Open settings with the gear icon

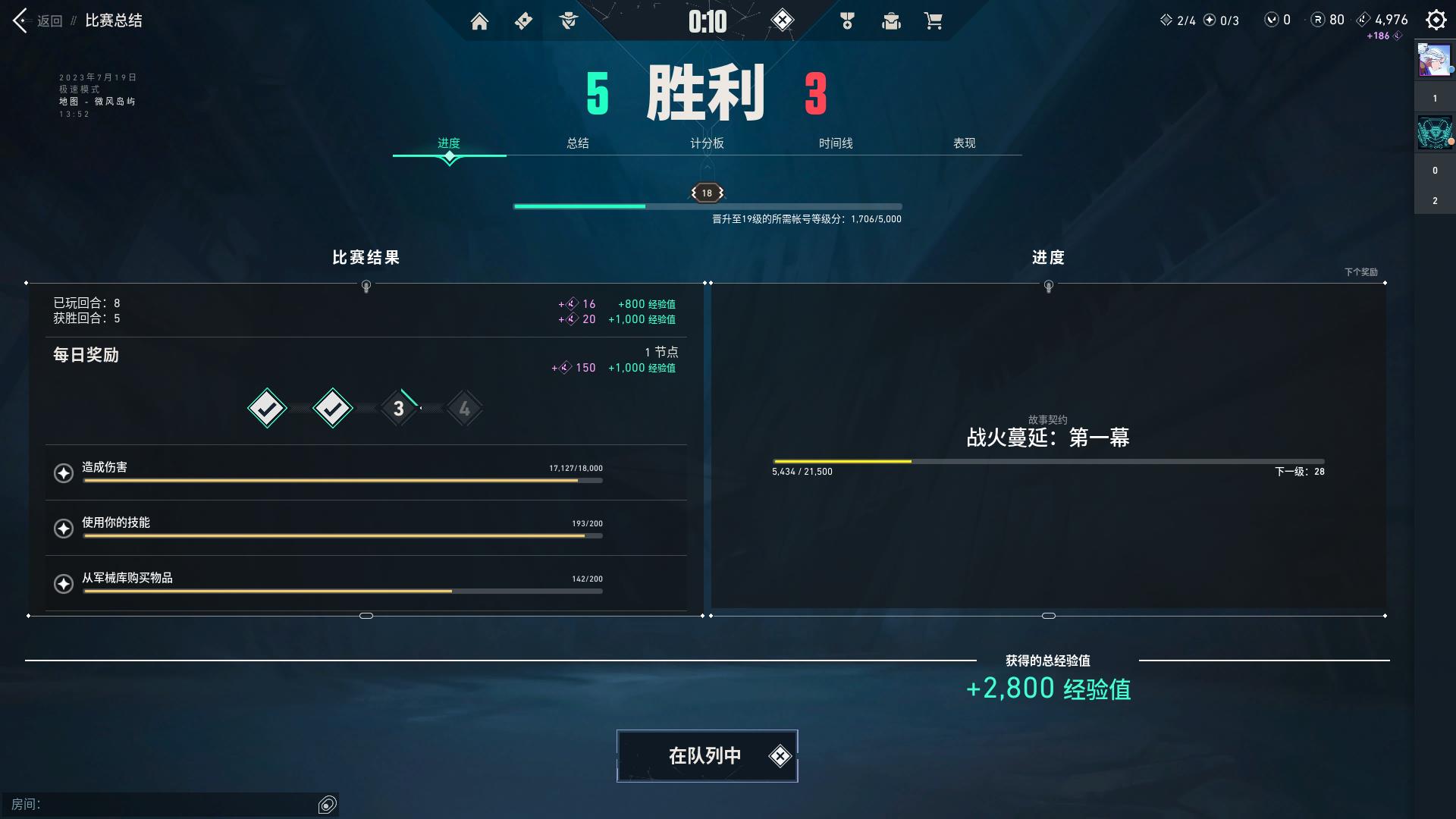[x=1436, y=19]
